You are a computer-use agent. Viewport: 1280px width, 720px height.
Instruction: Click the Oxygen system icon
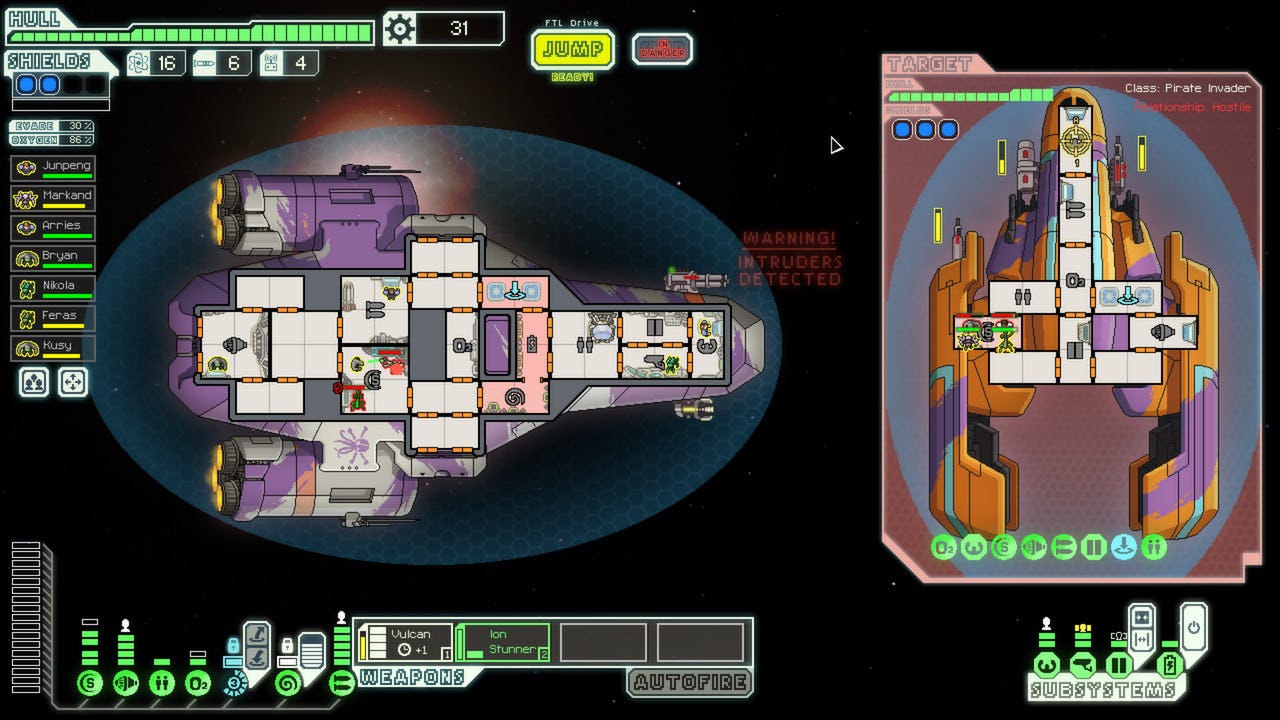198,683
